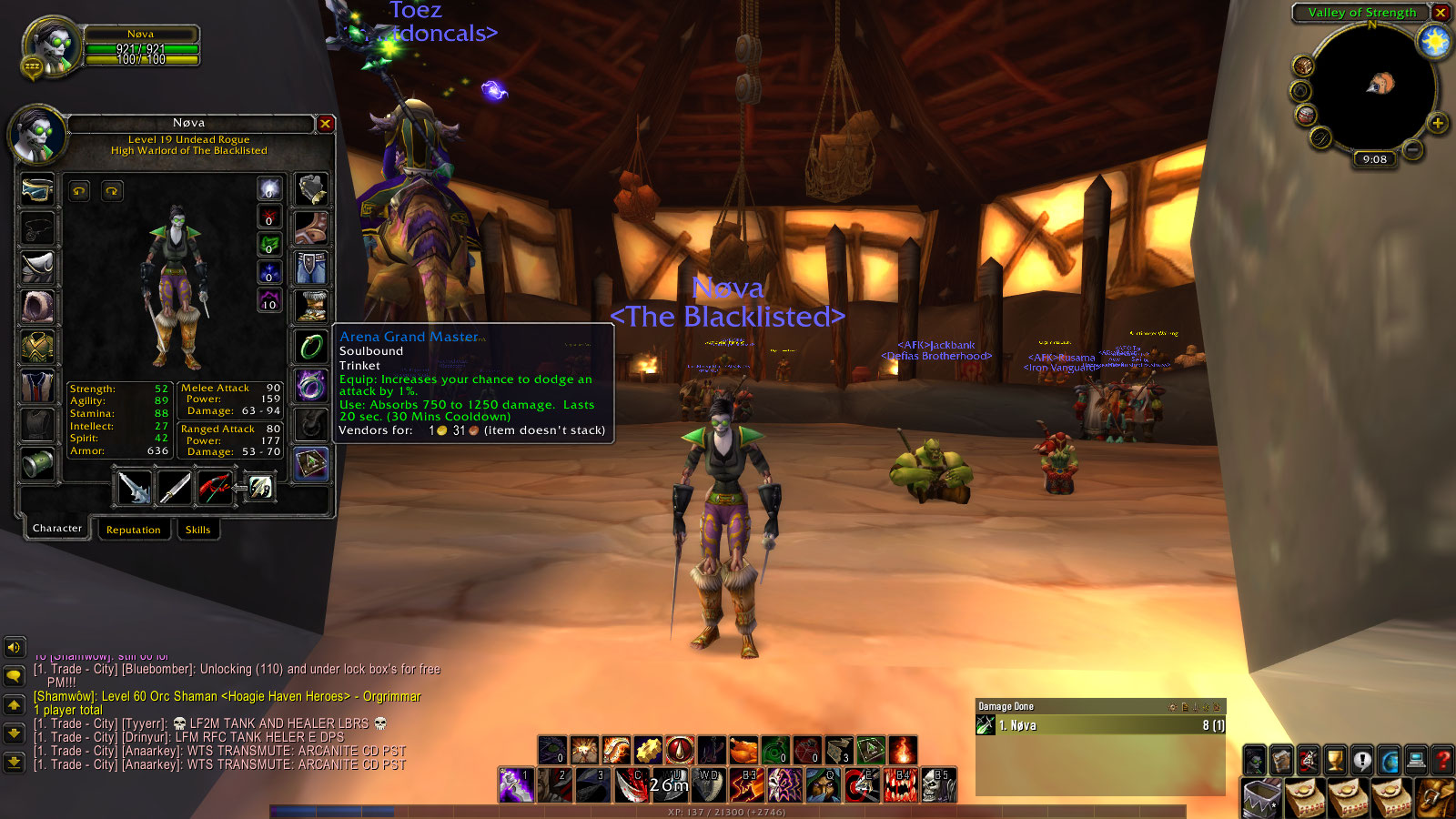Switch to the Reputation tab
1456x819 pixels.
pyautogui.click(x=133, y=530)
